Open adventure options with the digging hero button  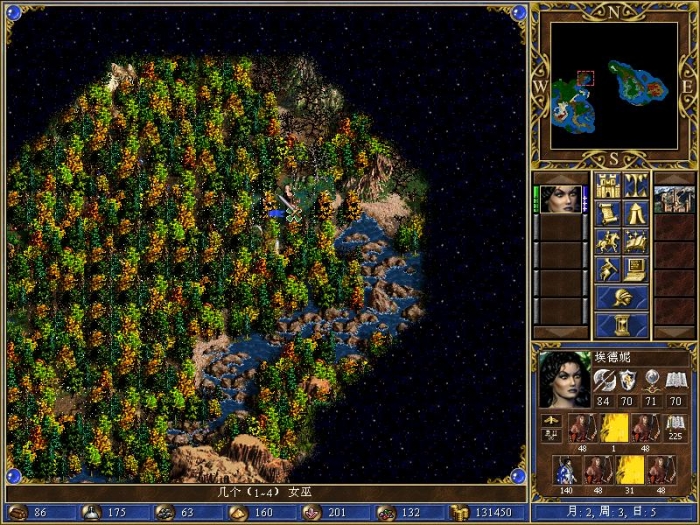609,269
